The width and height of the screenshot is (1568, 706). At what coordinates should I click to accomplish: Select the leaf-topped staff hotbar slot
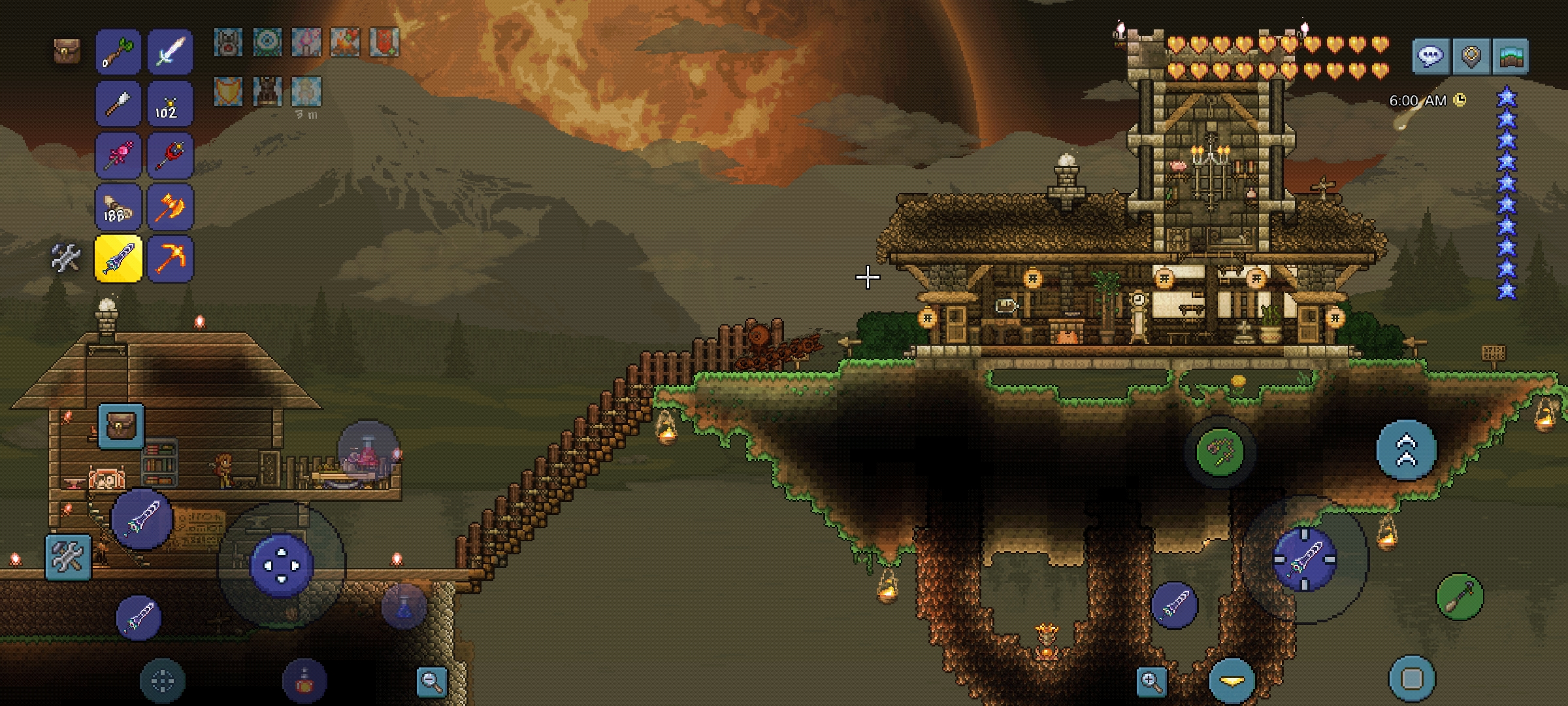click(118, 52)
